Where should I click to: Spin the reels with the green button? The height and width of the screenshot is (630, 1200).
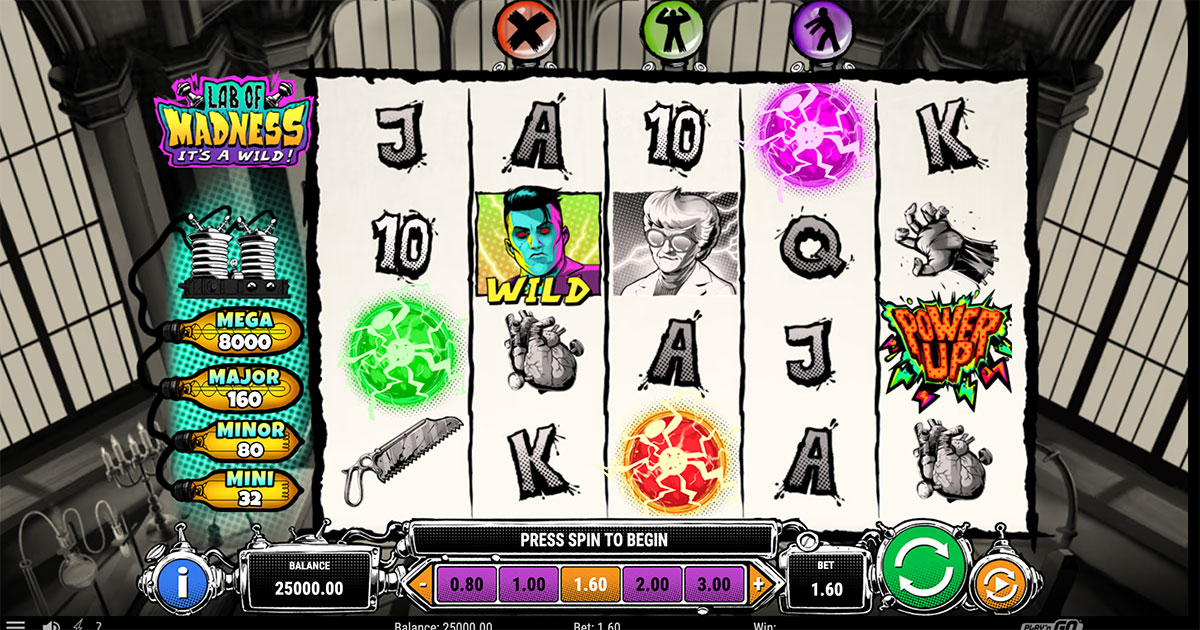pyautogui.click(x=921, y=567)
